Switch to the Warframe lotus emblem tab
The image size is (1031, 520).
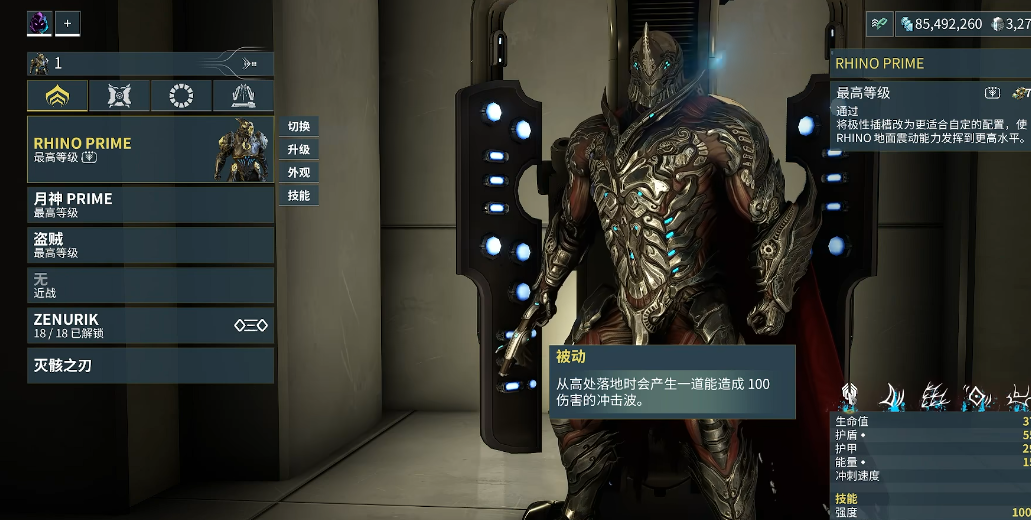click(x=57, y=96)
